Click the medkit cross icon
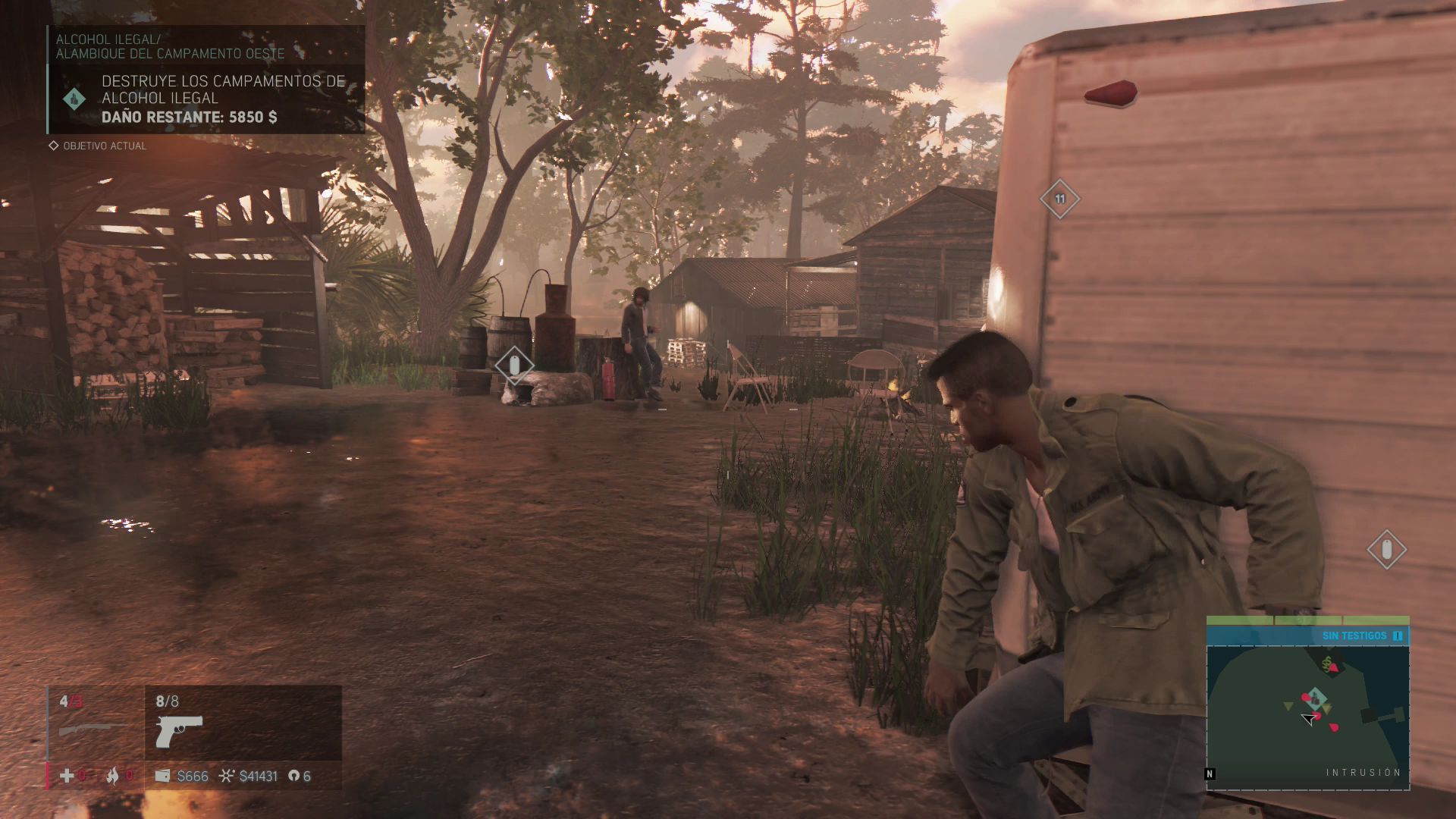 (67, 776)
